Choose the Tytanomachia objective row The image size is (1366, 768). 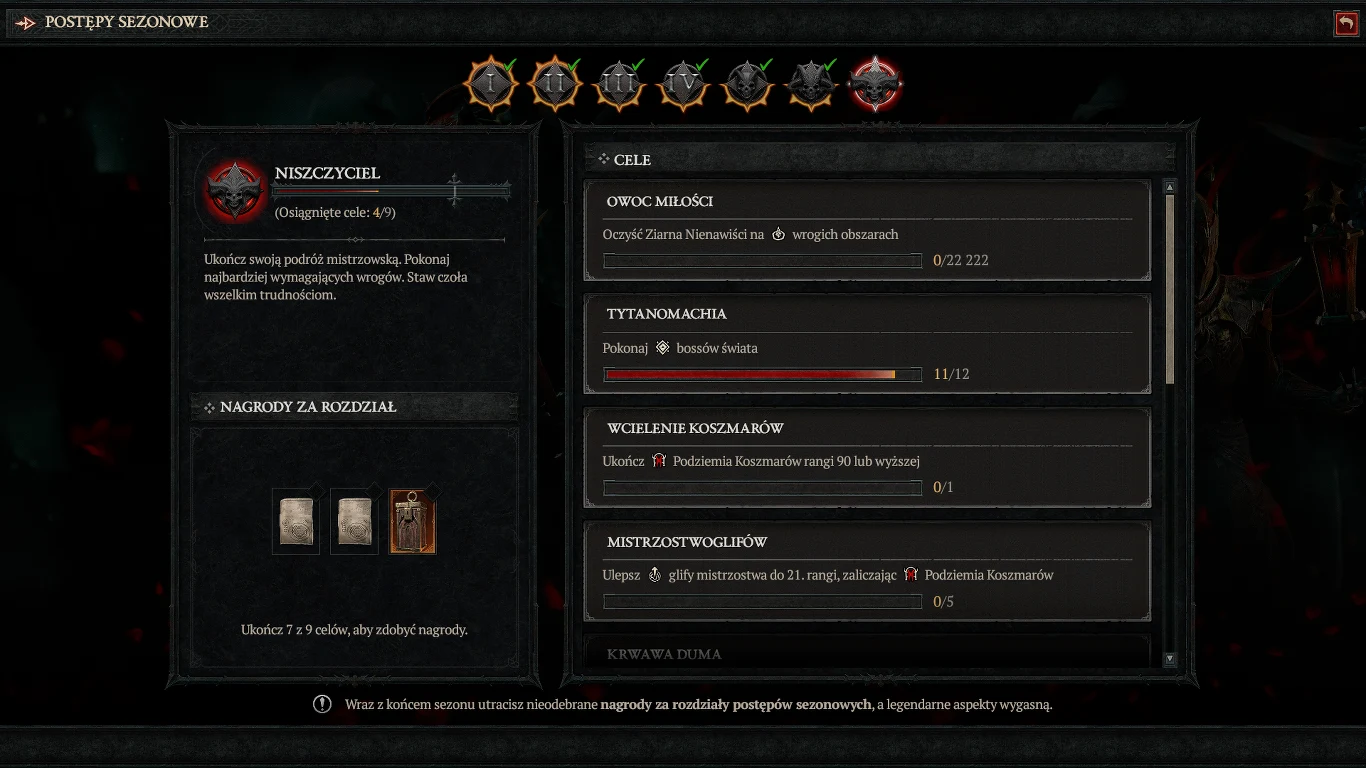(867, 344)
